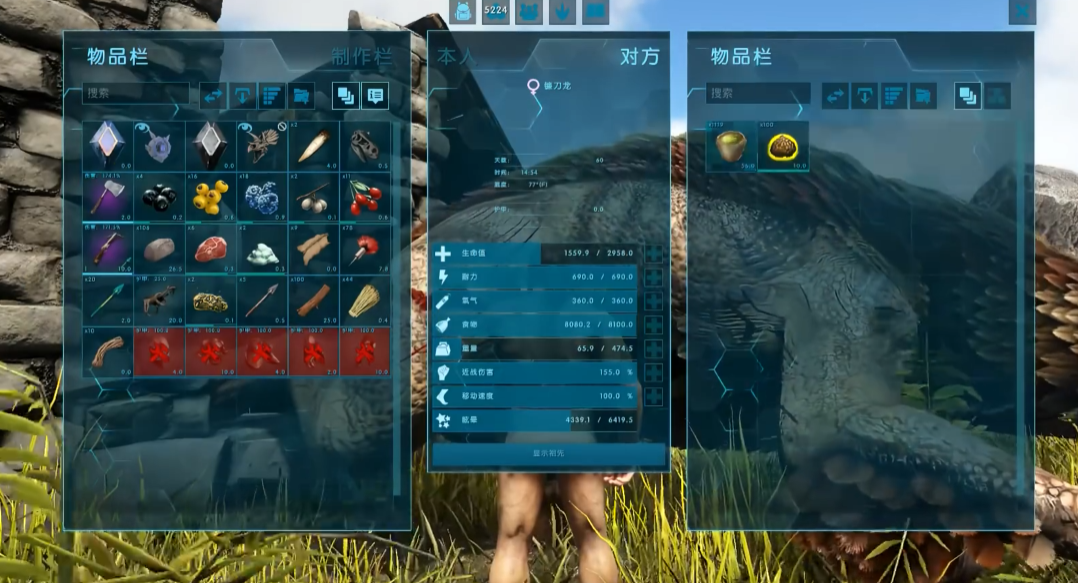Viewport: 1078px width, 583px height.
Task: Select the stone stack slot
Action: coord(160,248)
